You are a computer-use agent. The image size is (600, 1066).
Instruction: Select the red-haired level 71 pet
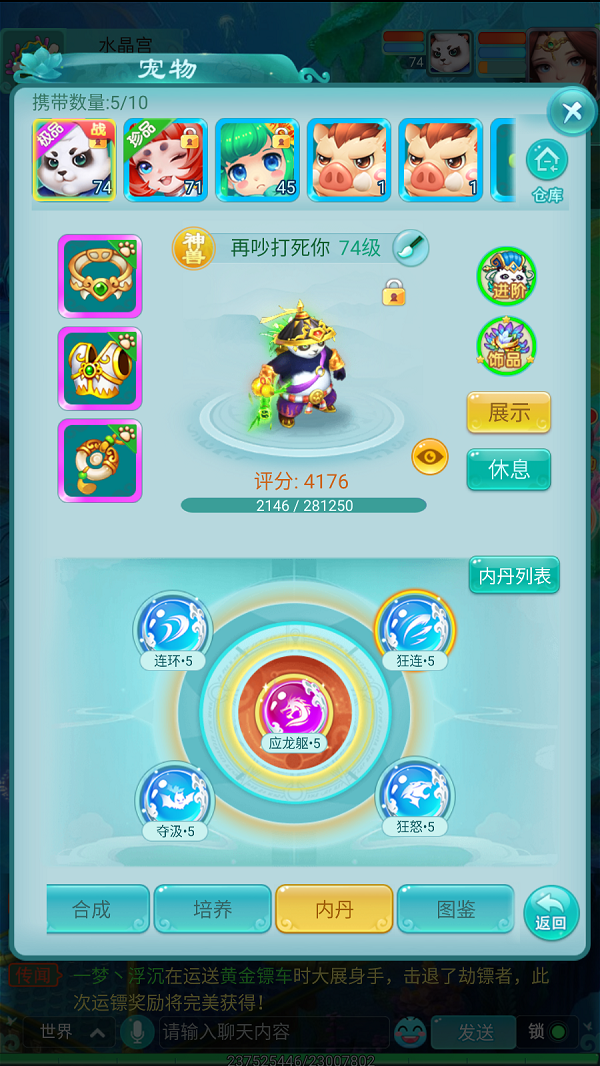165,160
